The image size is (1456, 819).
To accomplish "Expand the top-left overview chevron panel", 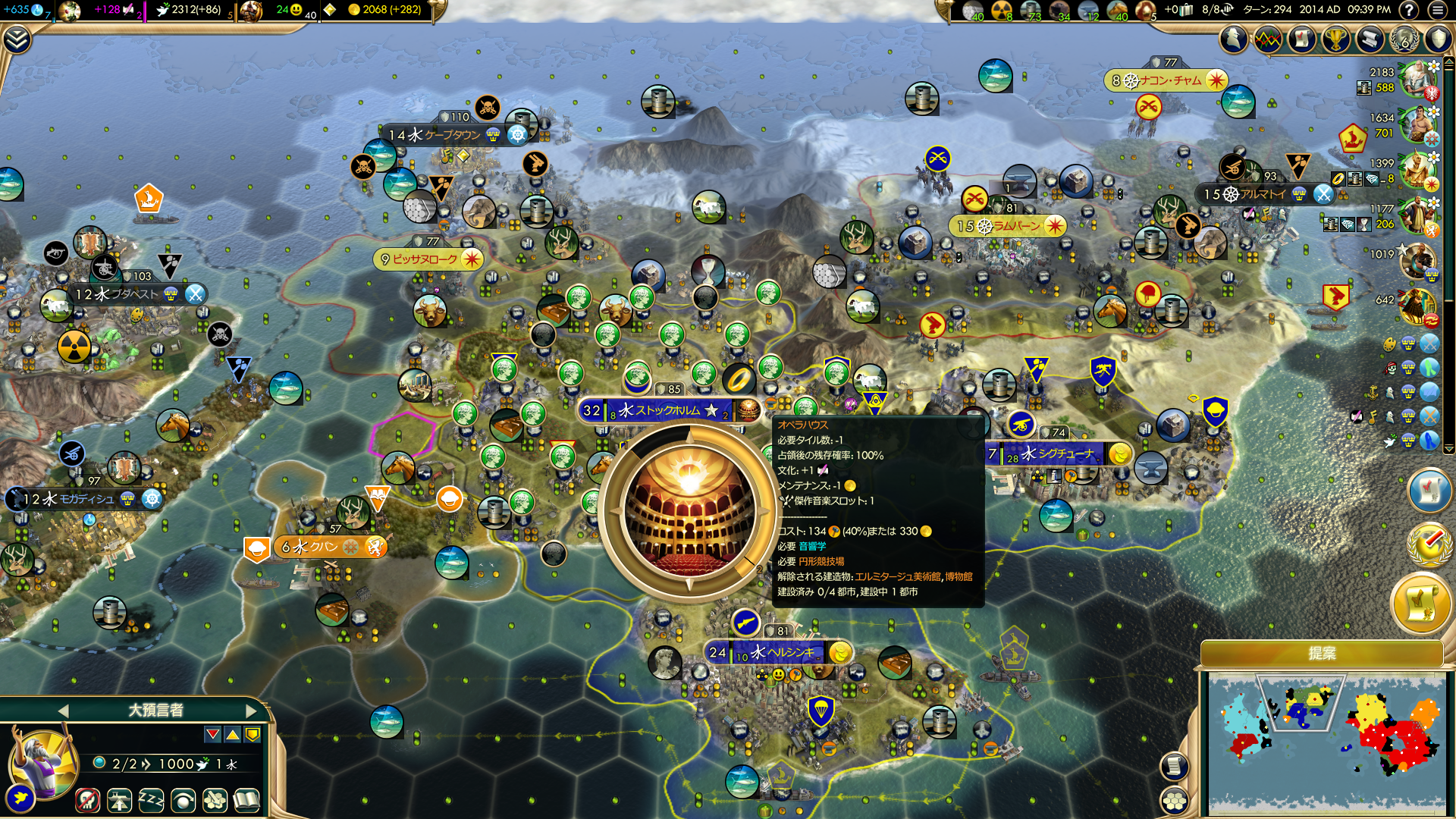I will click(18, 37).
